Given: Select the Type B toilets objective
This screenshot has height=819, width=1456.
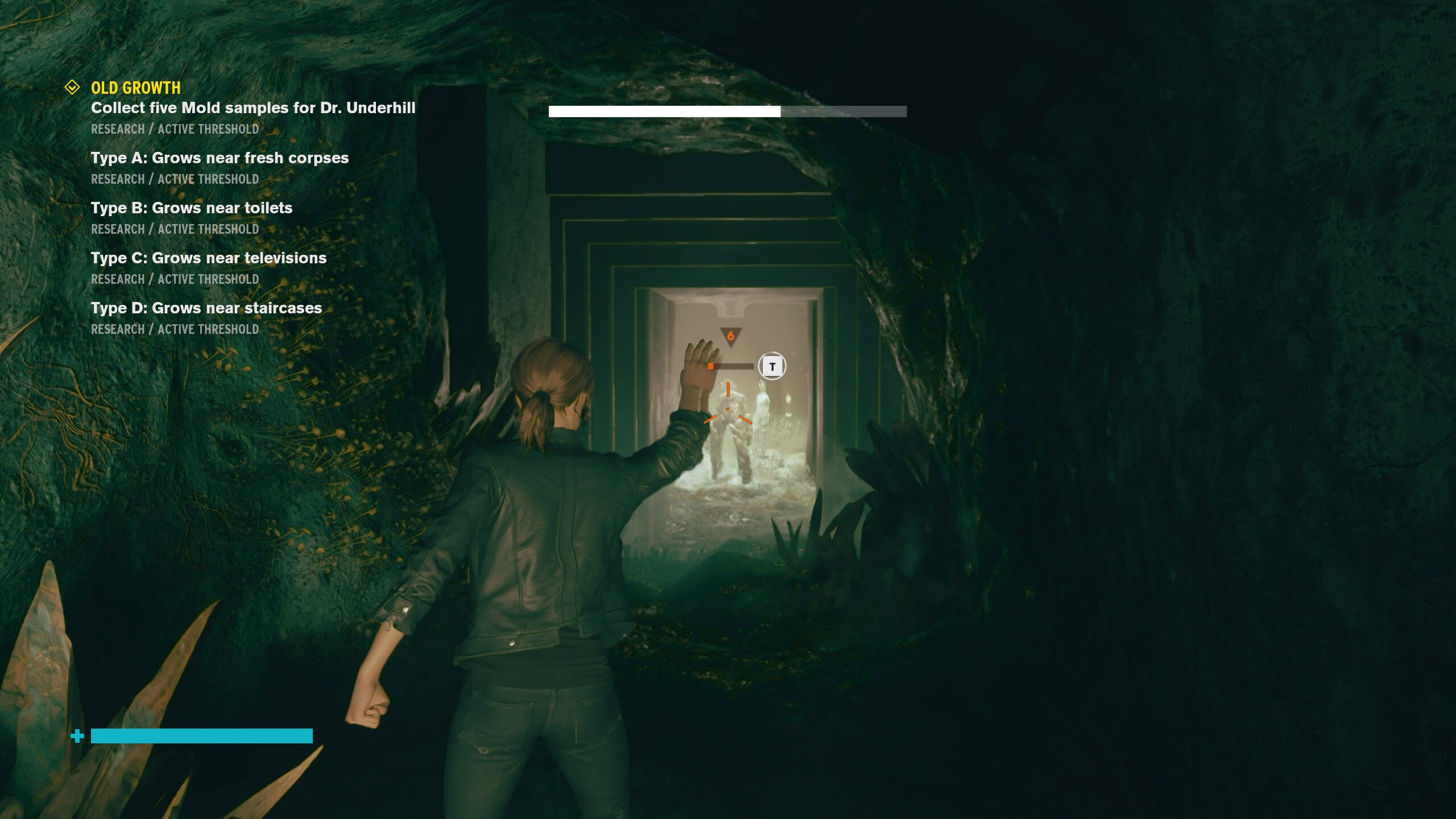Looking at the screenshot, I should click(192, 208).
